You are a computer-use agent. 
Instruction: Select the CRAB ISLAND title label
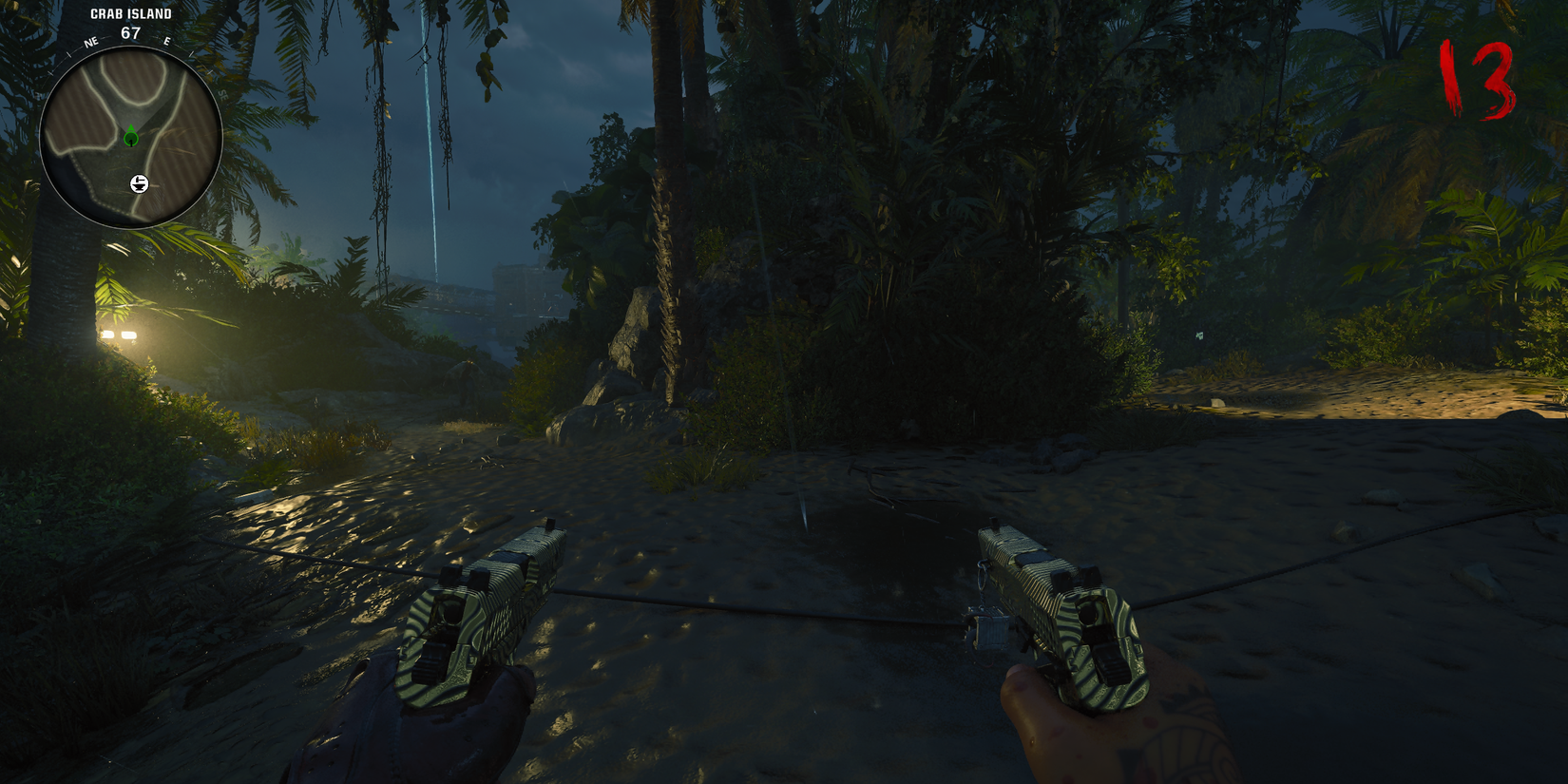tap(131, 13)
